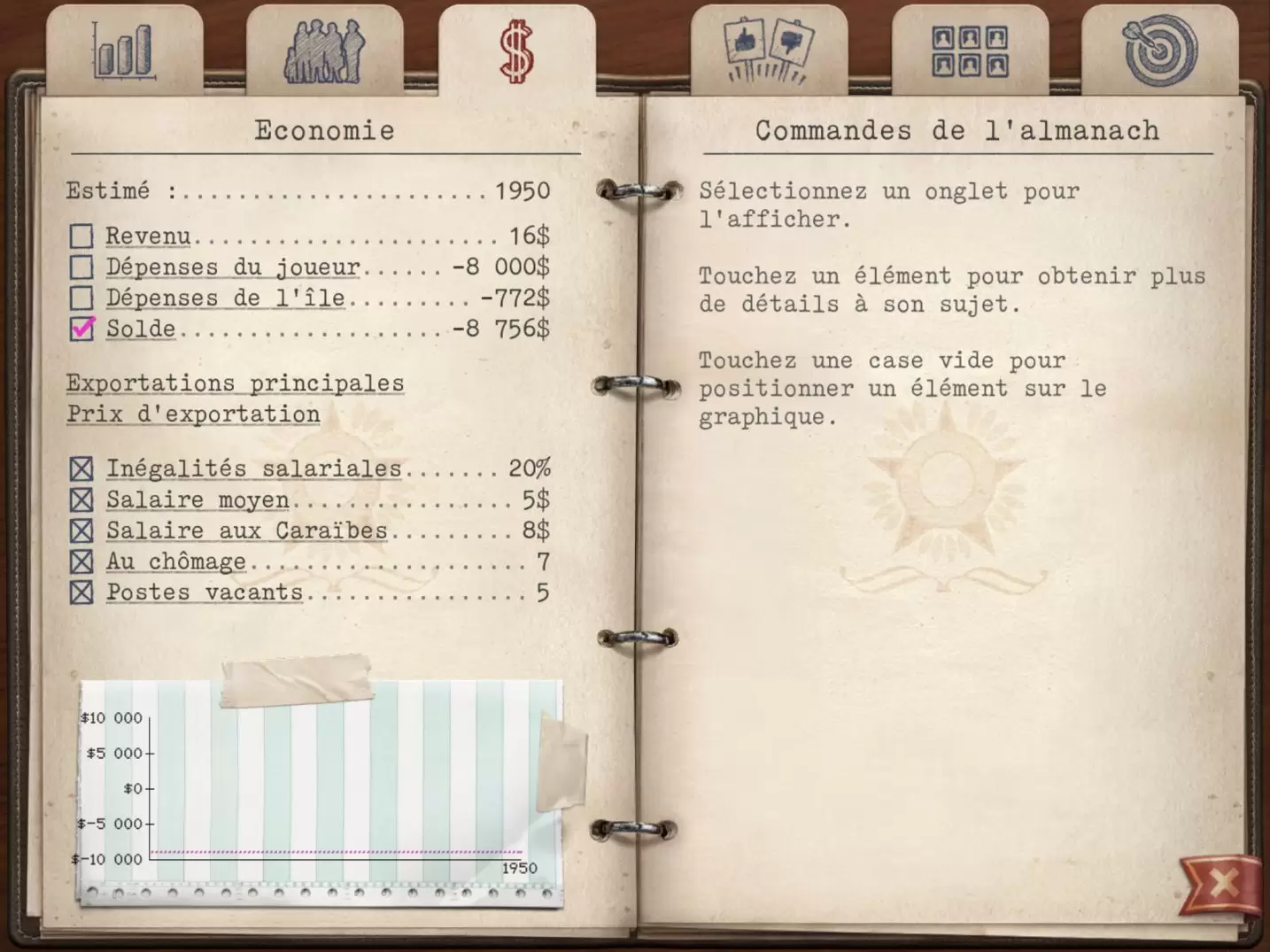
Task: Open "Exportations principales"
Action: (235, 383)
